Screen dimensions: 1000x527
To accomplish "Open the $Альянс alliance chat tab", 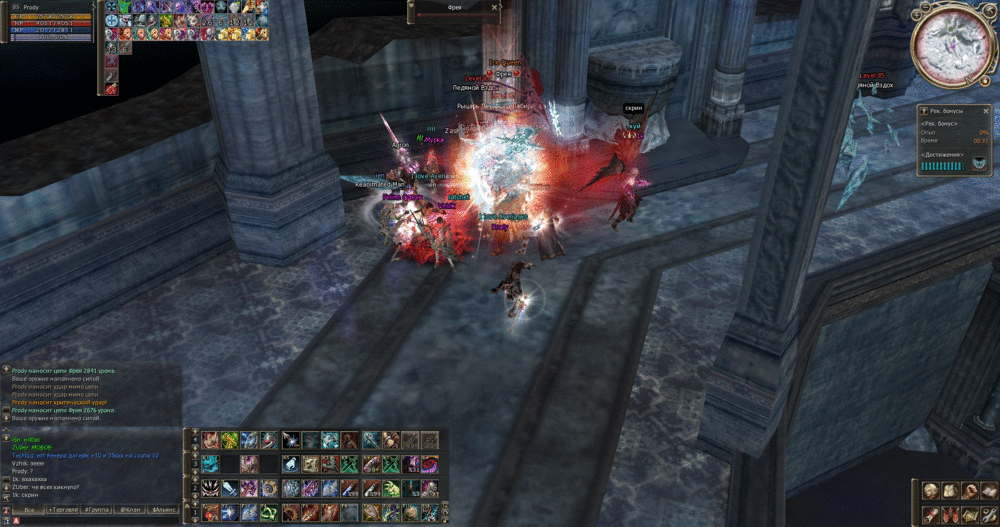I will coord(163,510).
